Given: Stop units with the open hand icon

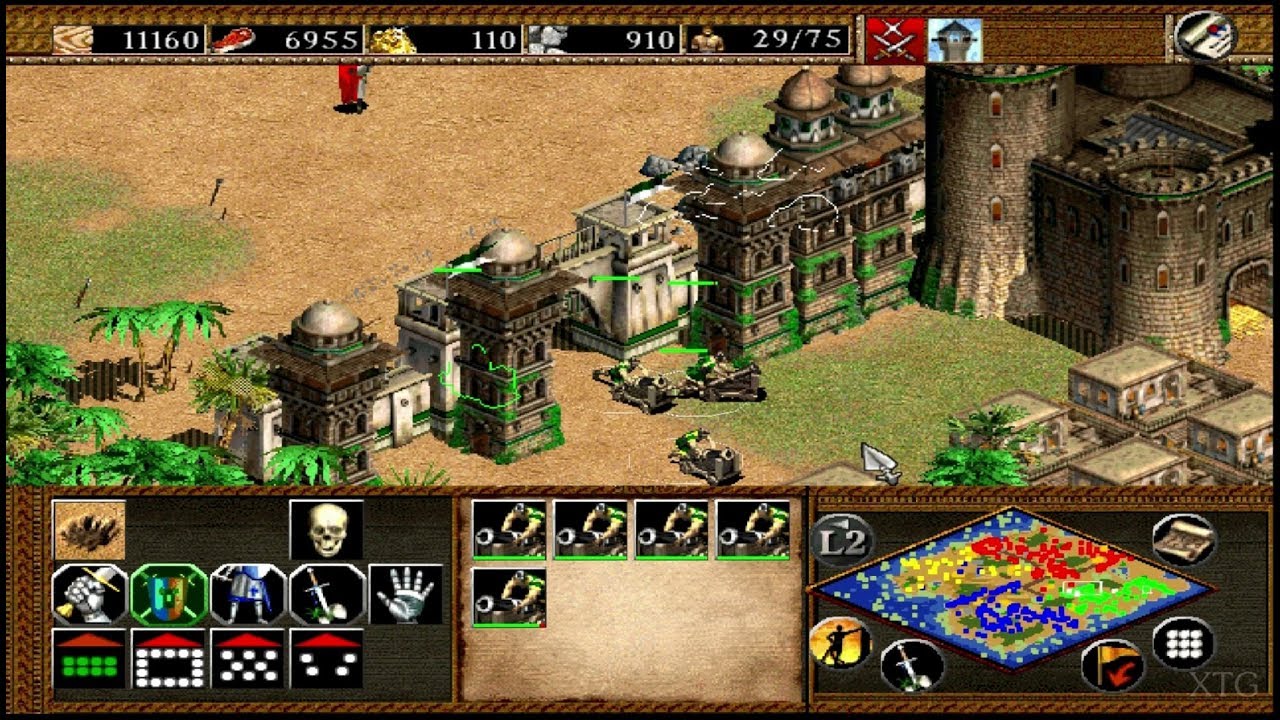Looking at the screenshot, I should pos(406,594).
